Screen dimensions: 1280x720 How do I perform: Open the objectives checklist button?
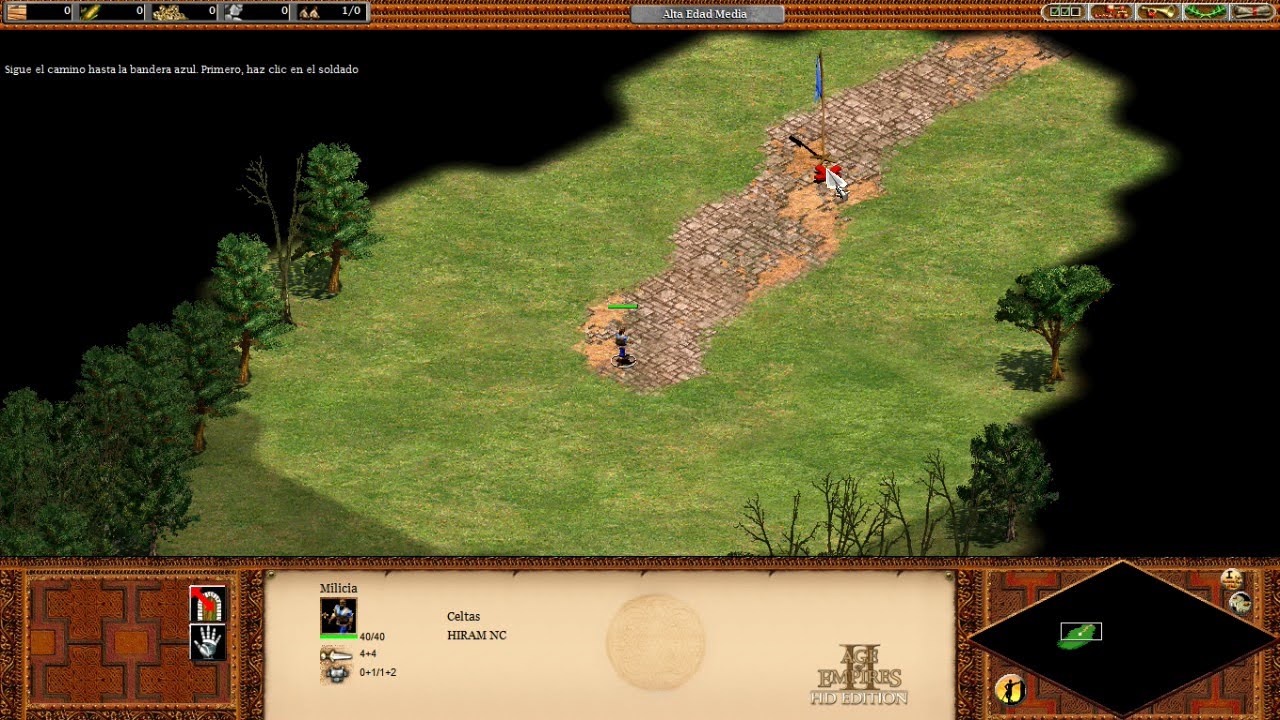[x=1063, y=12]
